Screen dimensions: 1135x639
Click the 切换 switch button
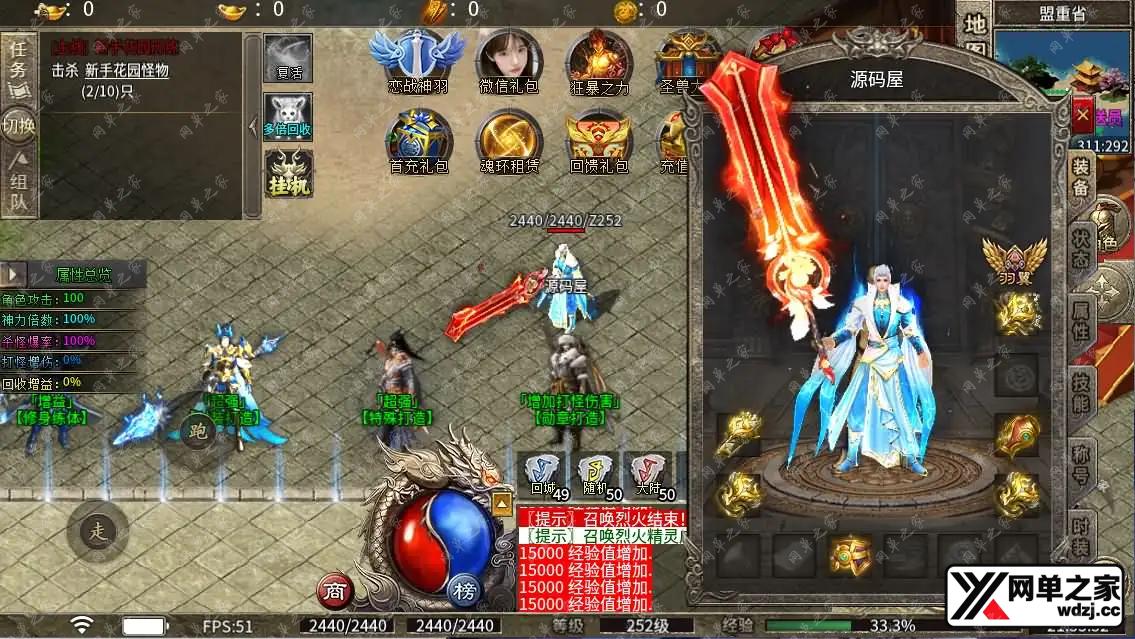click(x=18, y=126)
